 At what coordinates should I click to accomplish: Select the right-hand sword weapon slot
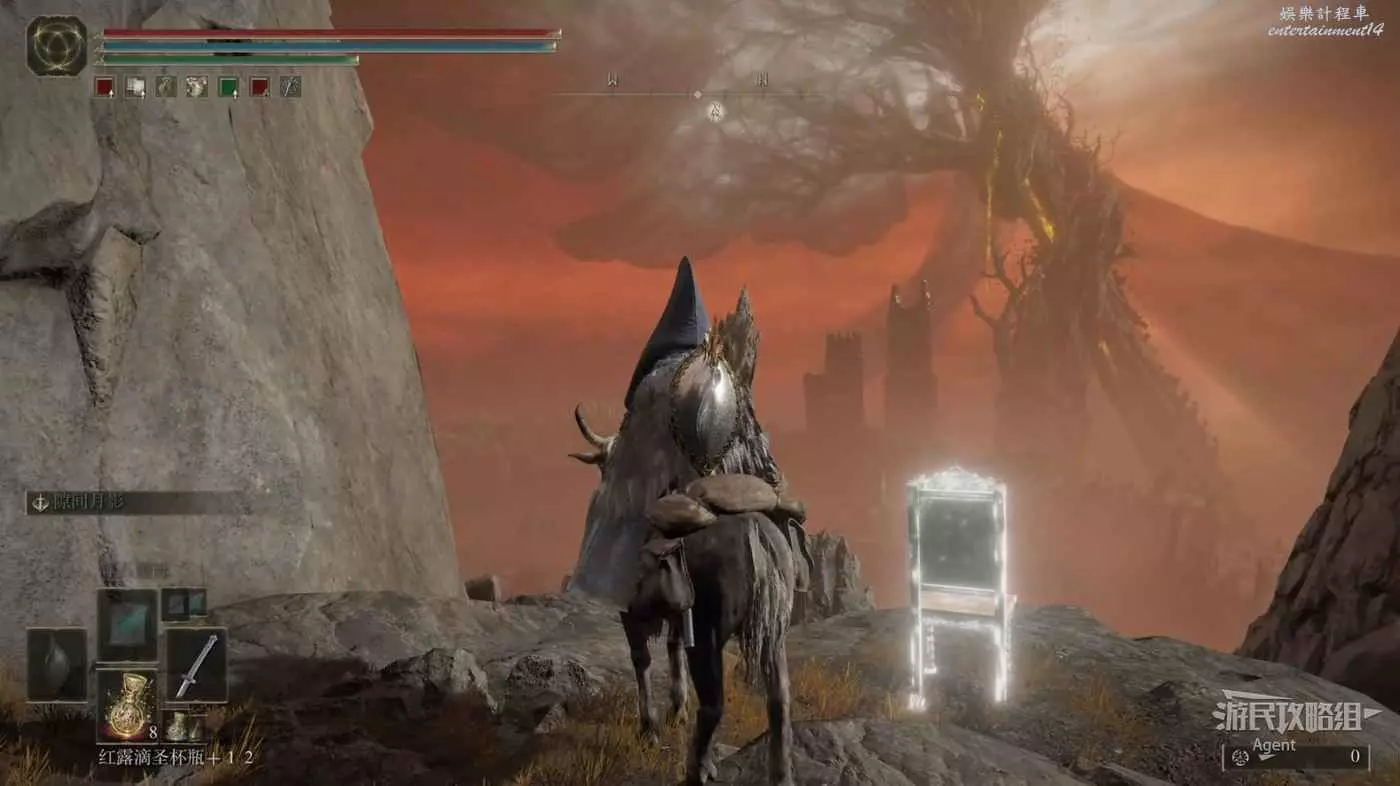point(196,664)
